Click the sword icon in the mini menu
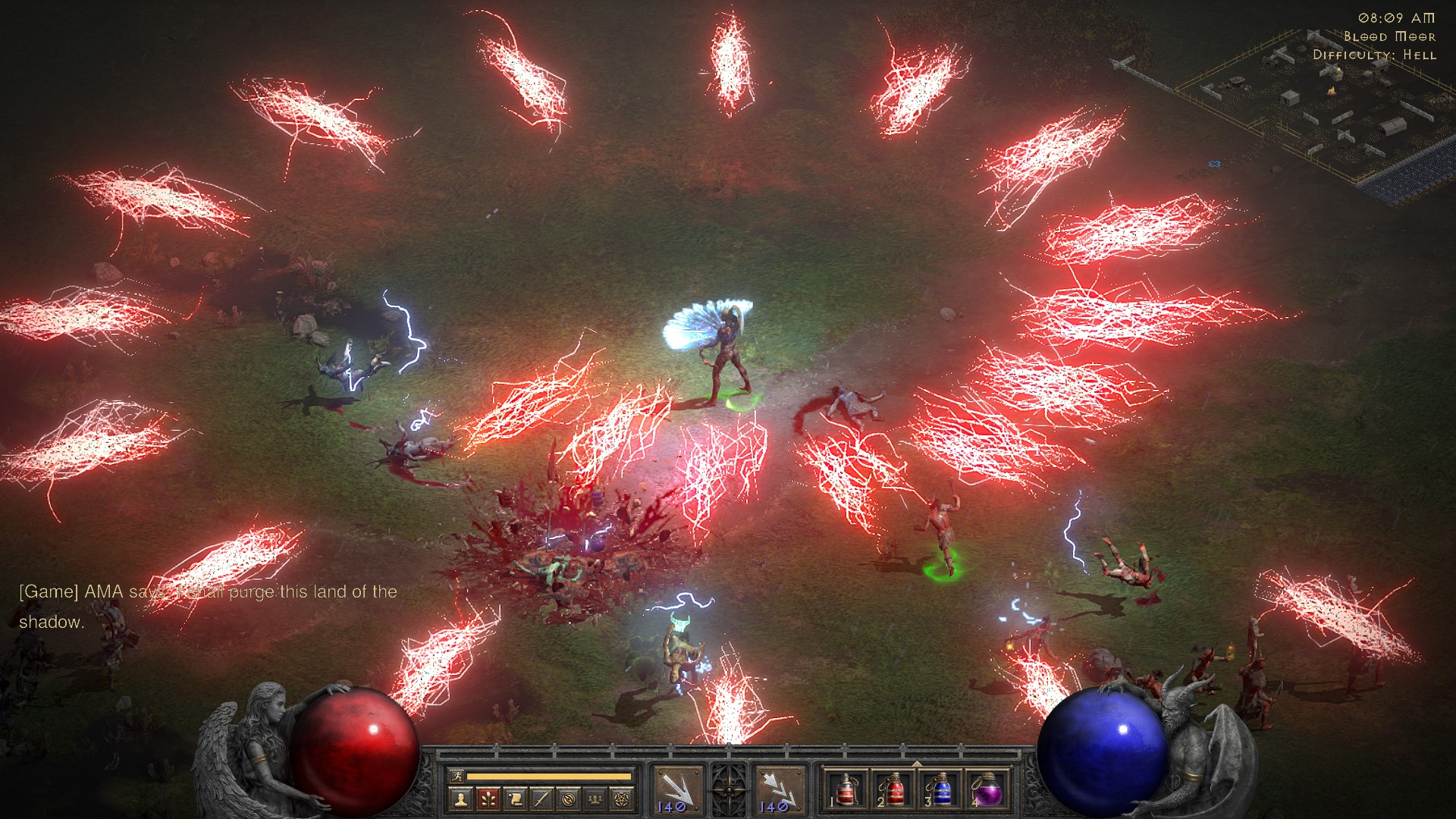 coord(541,799)
